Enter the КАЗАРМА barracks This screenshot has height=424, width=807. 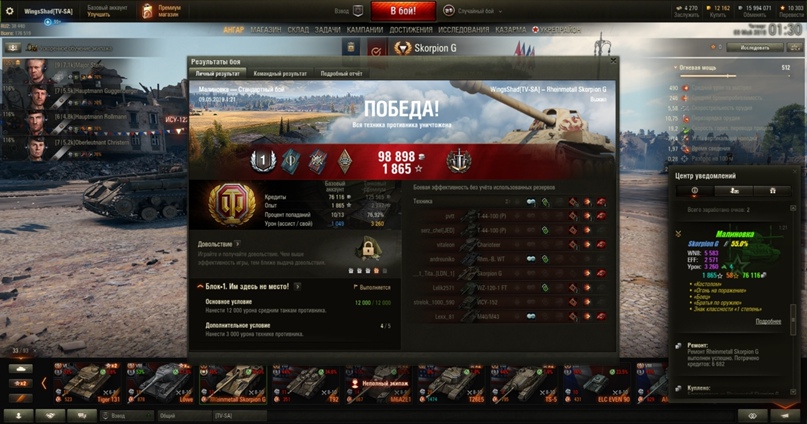(x=512, y=30)
